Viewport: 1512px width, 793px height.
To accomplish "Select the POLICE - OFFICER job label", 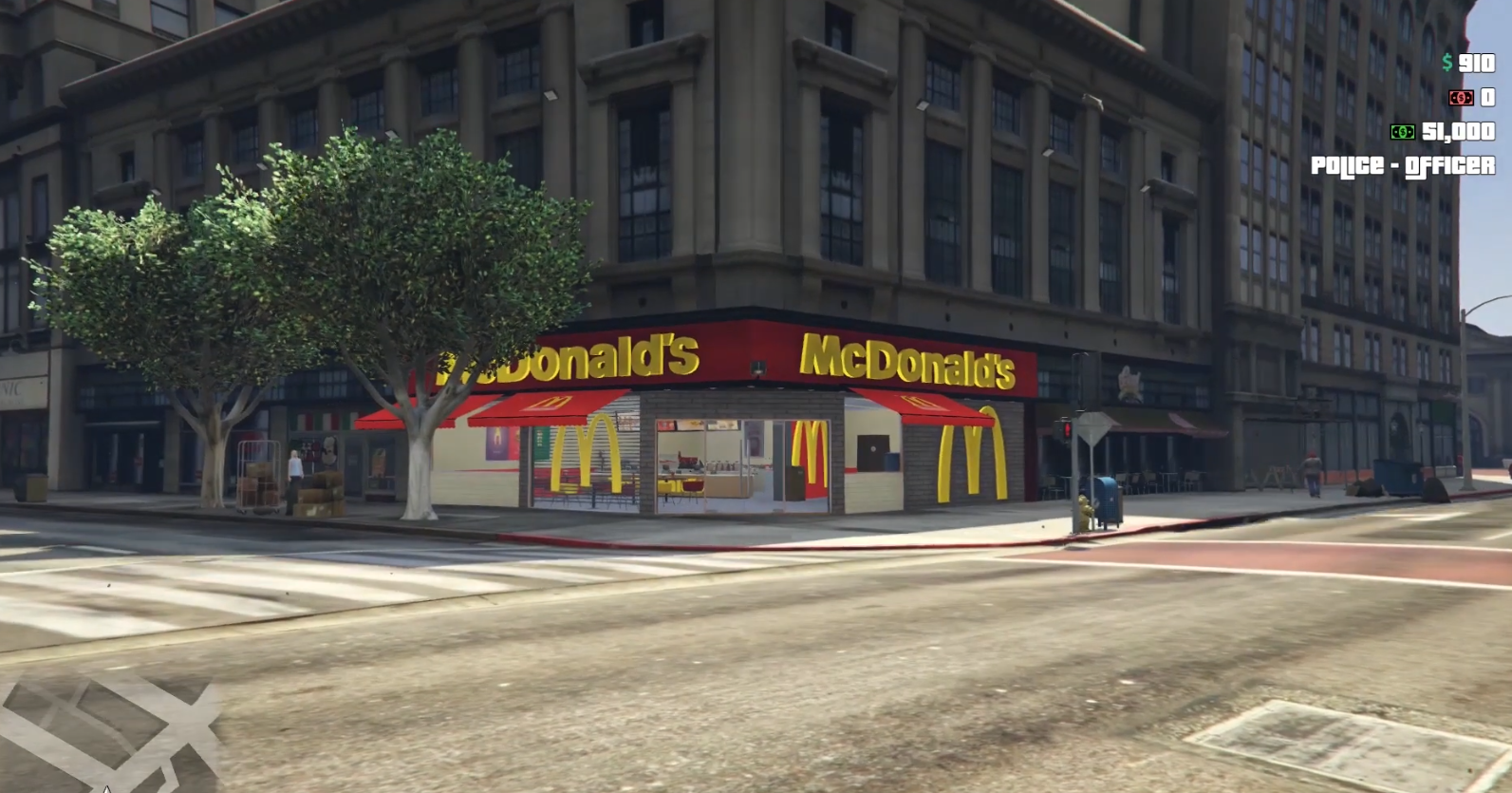I will coord(1403,165).
